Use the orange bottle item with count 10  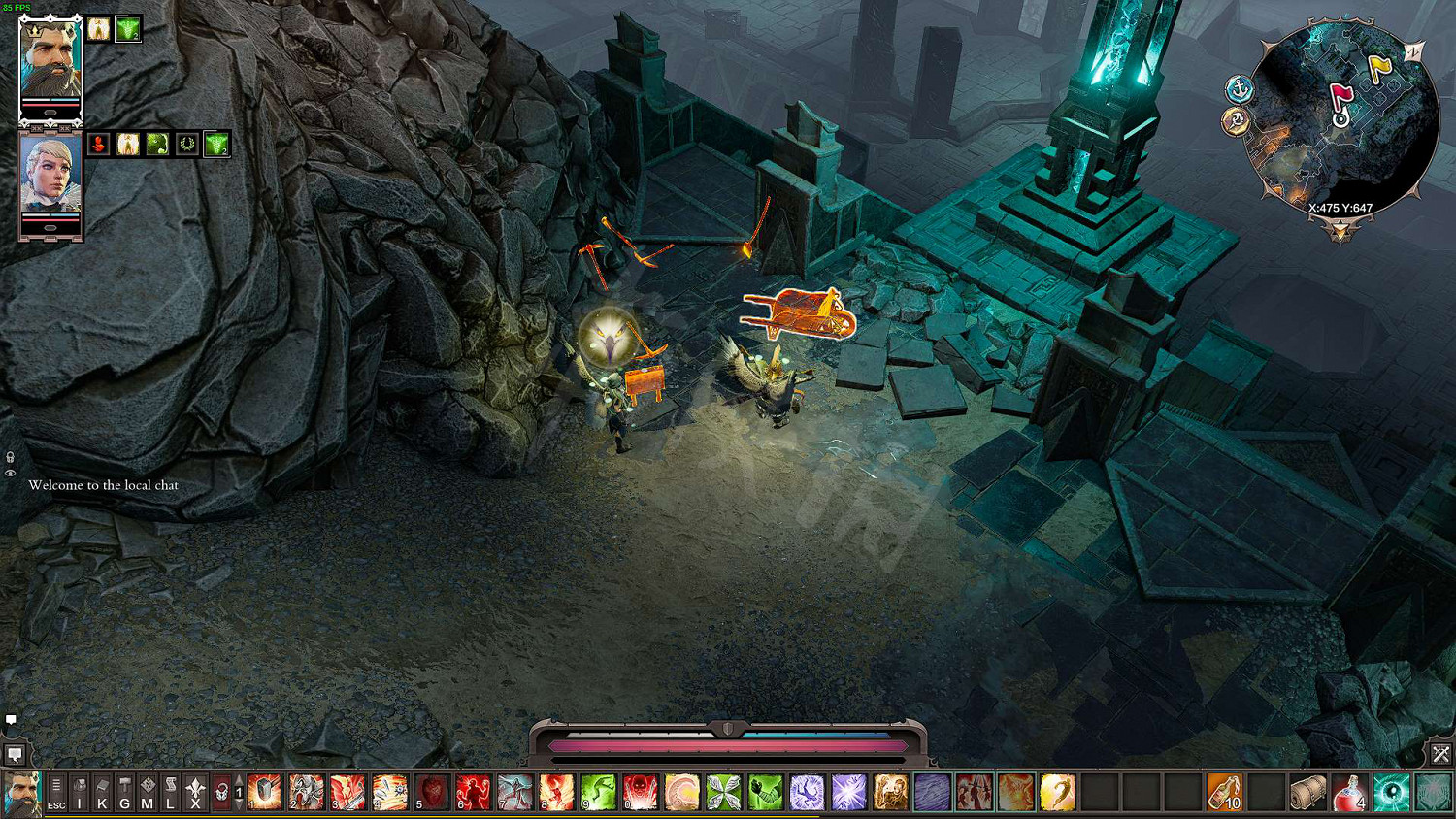pos(1225,792)
